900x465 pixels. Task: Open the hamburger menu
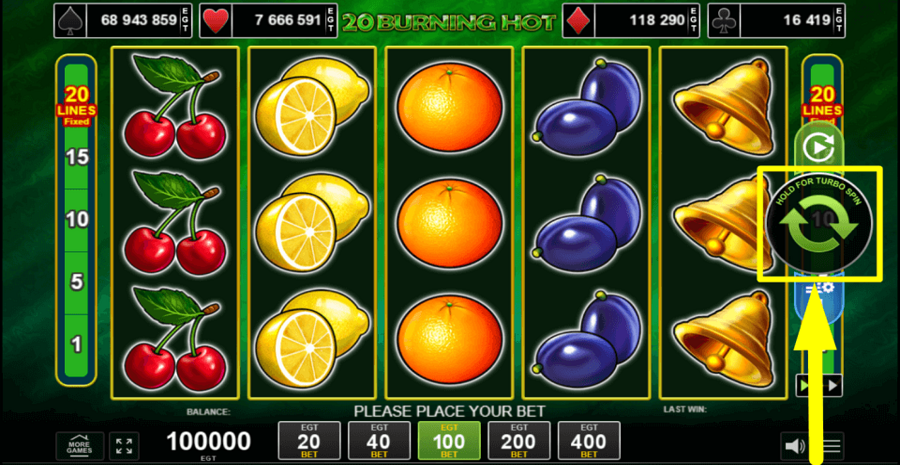tap(832, 445)
